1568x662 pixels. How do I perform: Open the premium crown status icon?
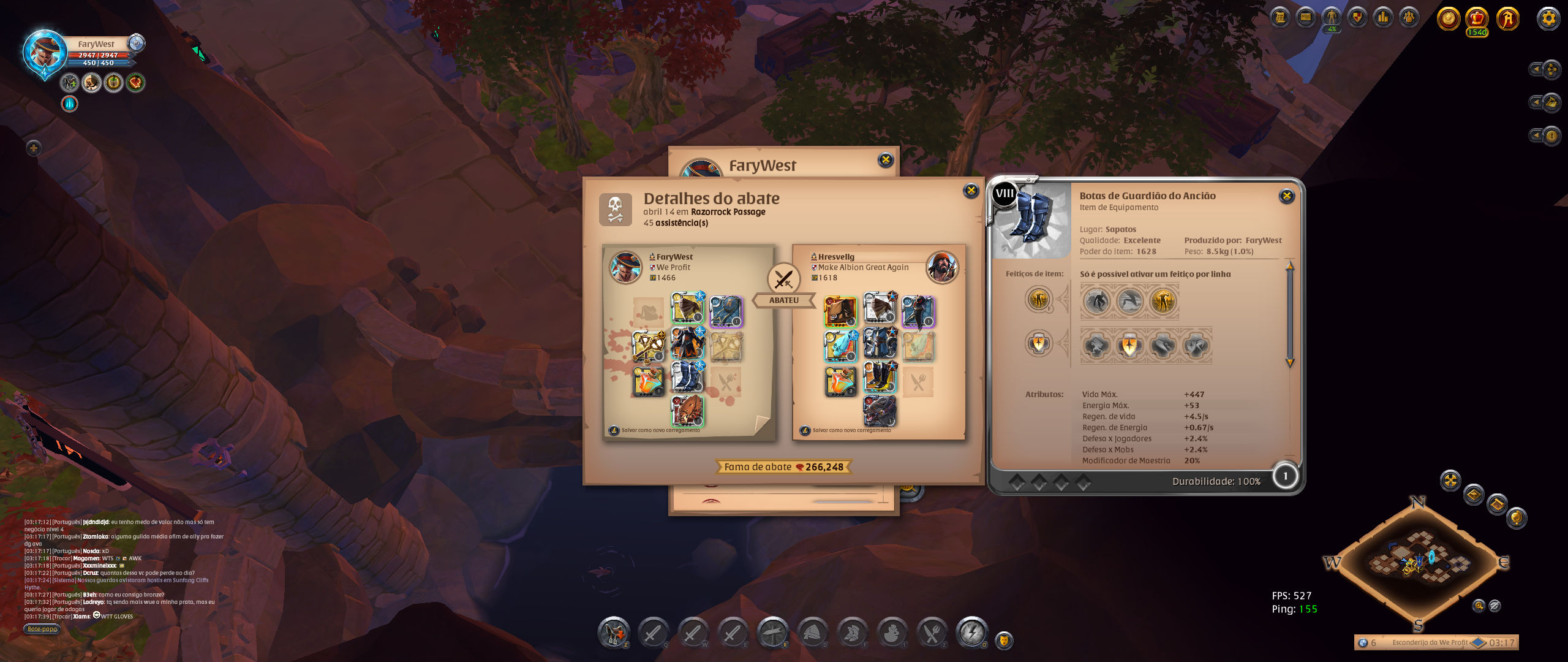pyautogui.click(x=1477, y=18)
